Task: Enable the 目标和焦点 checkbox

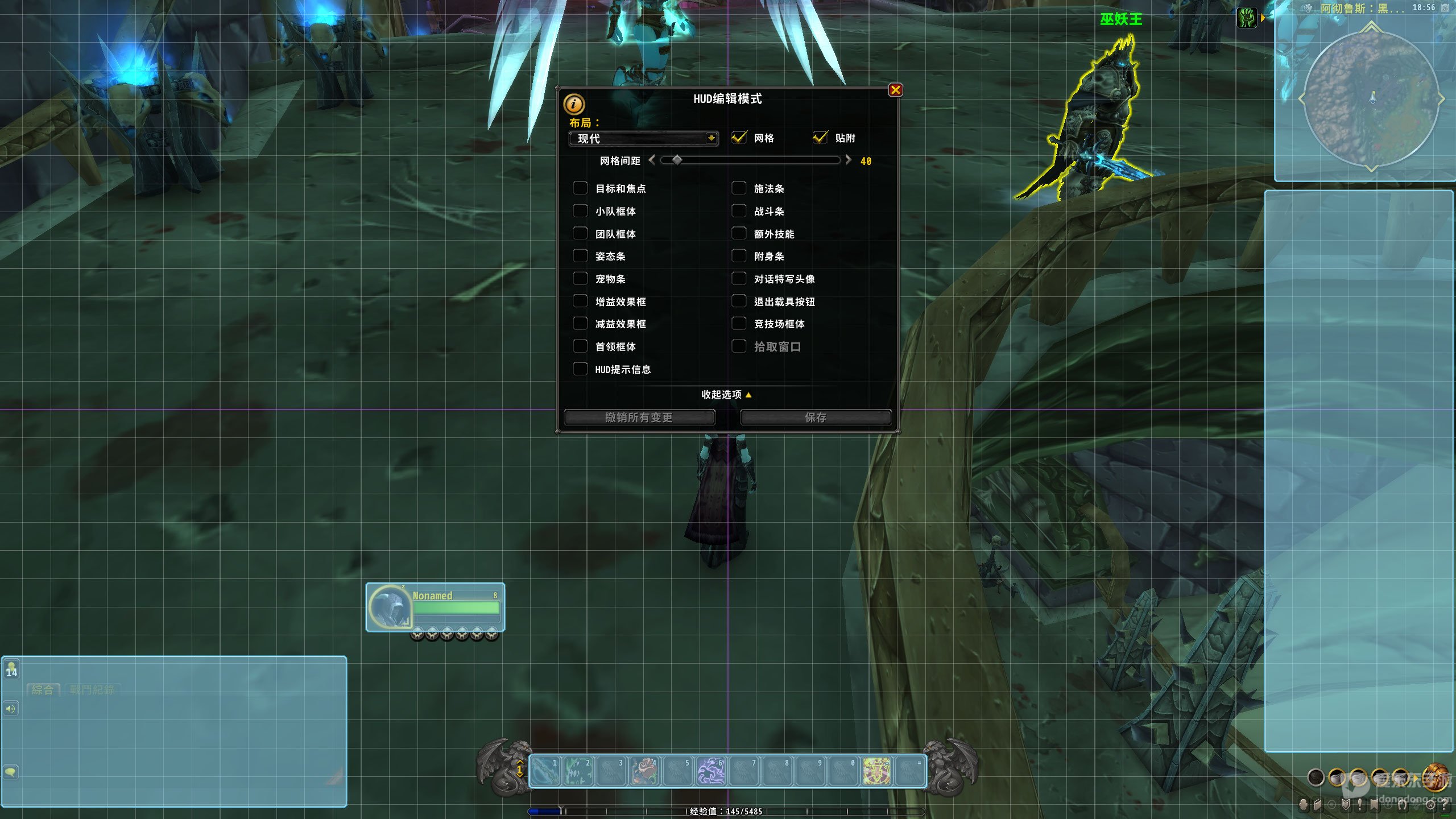Action: click(x=580, y=188)
